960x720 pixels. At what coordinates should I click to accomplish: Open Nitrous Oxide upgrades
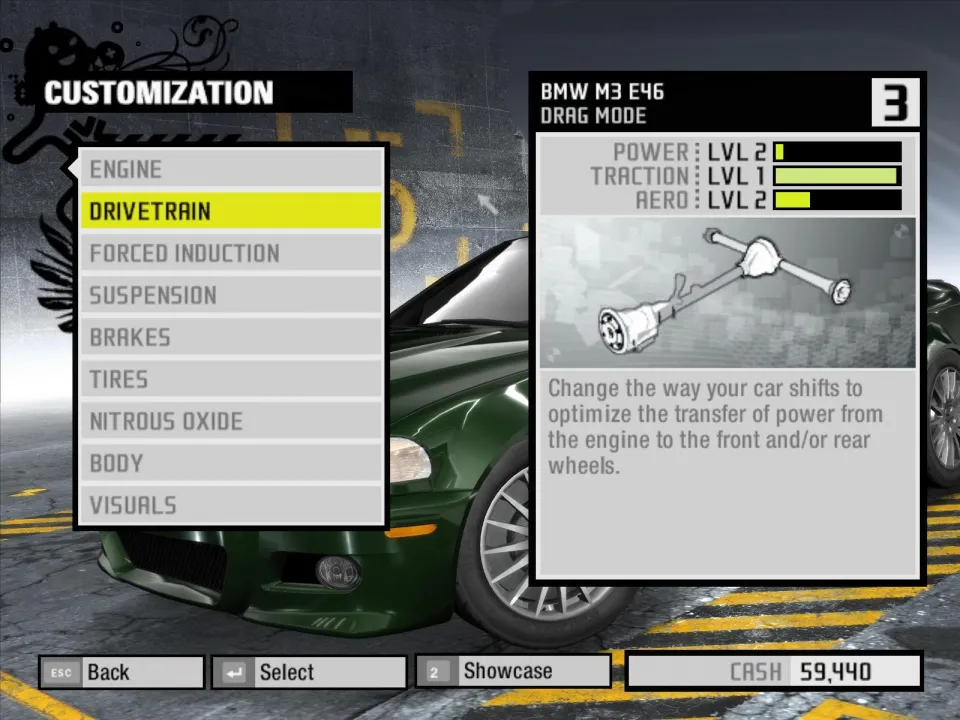[230, 421]
